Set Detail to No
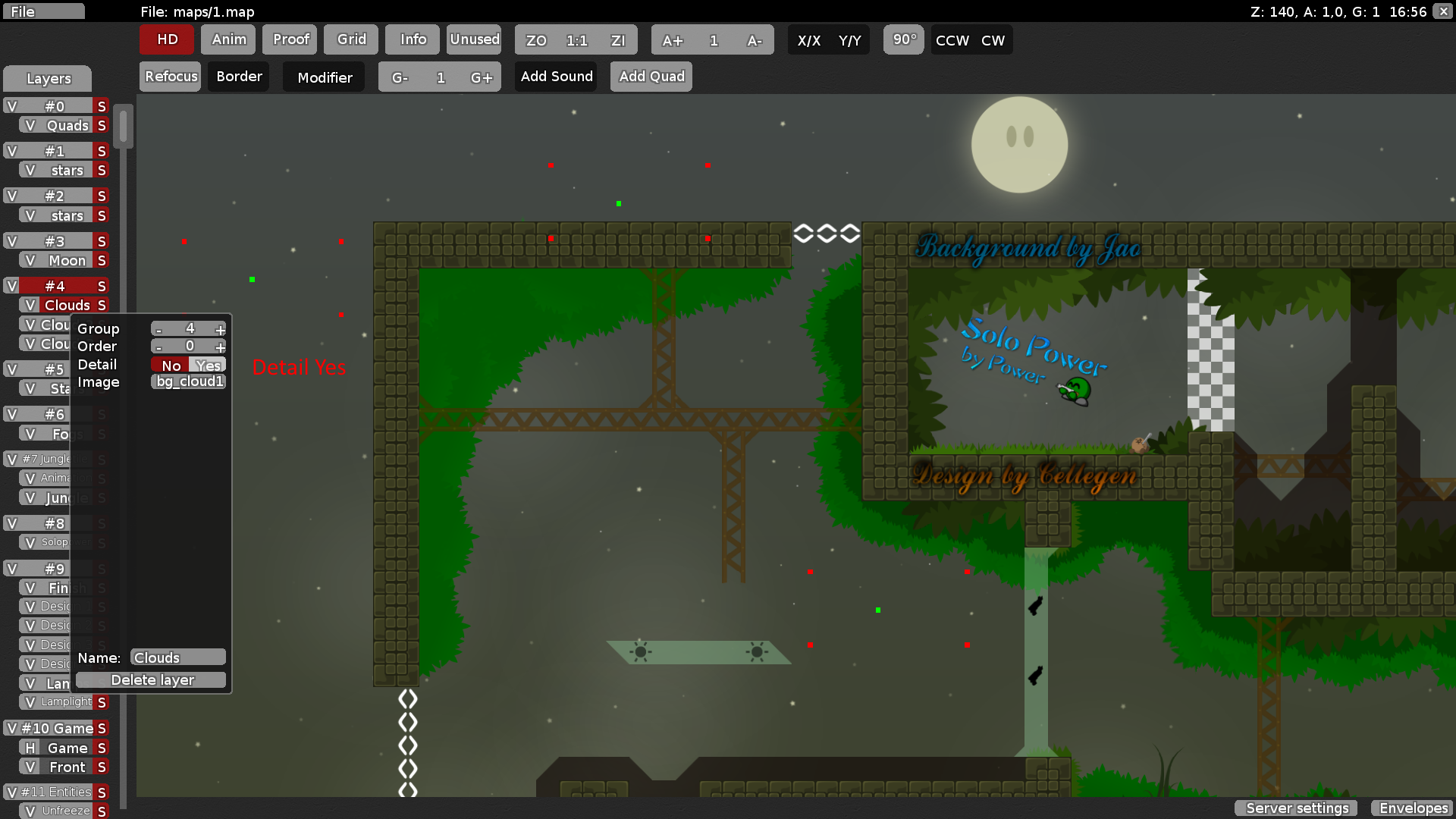 [171, 365]
